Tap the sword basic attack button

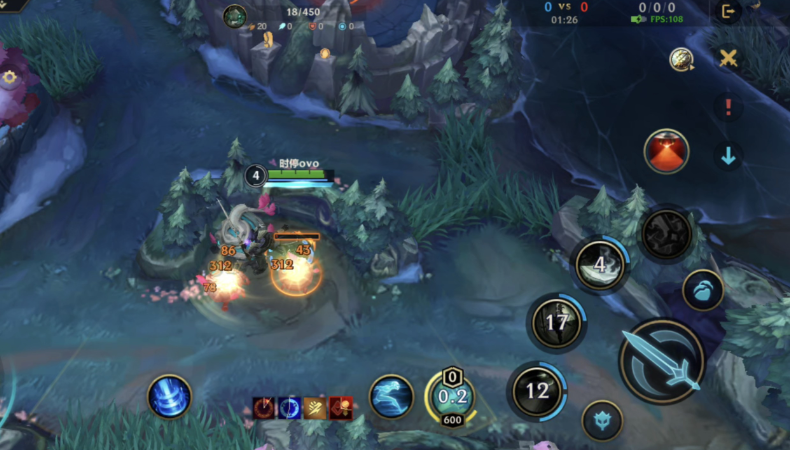click(661, 362)
